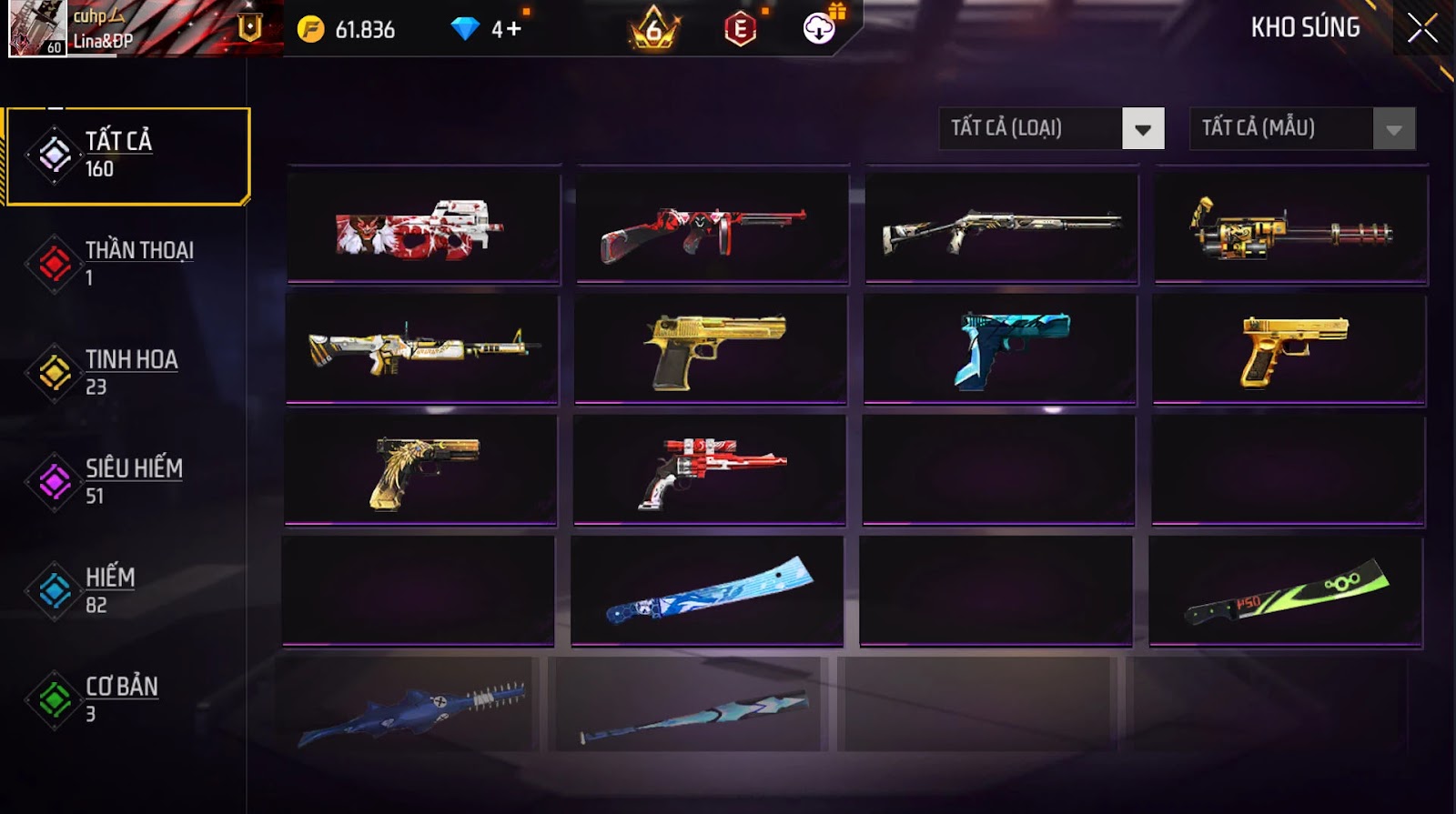Choose the green and black machete skin
Viewport: 1456px width, 814px height.
tap(1286, 591)
